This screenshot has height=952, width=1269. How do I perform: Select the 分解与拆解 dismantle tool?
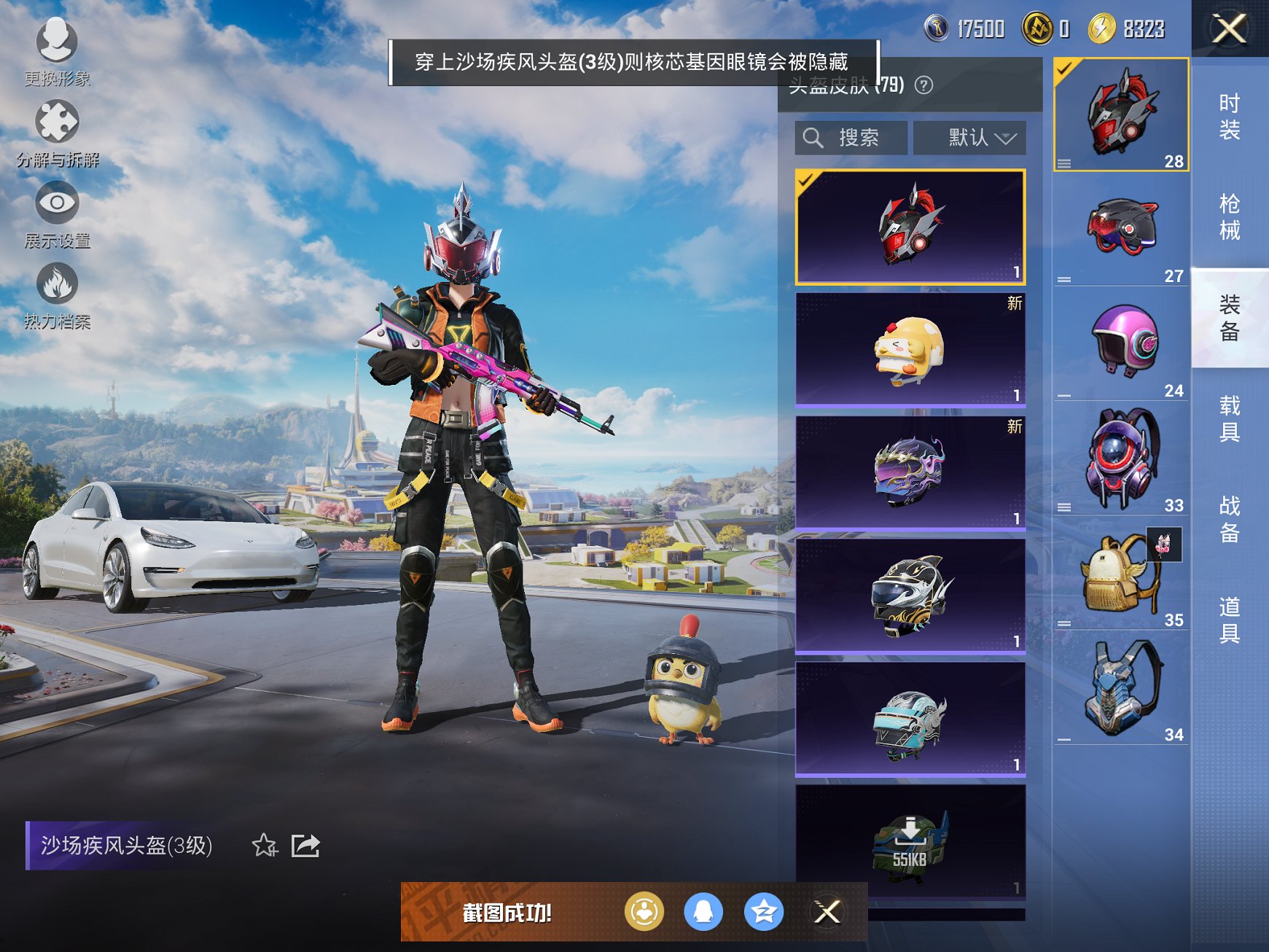[58, 122]
